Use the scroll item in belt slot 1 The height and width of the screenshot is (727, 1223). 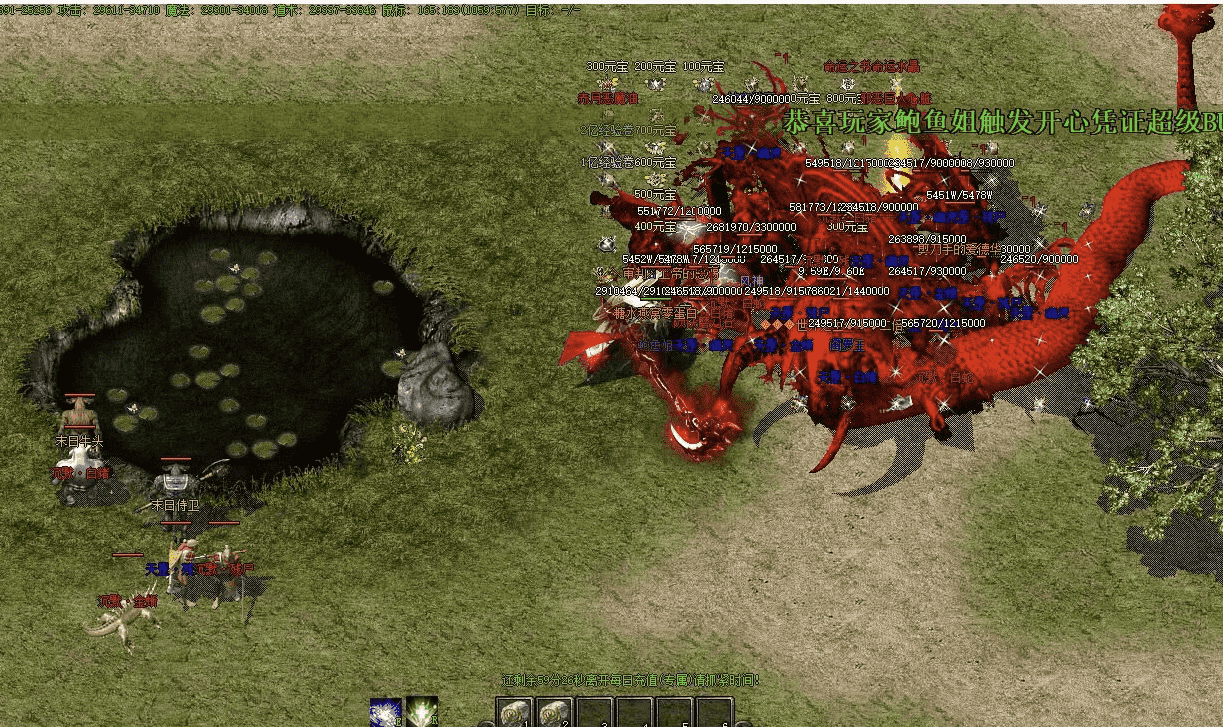click(515, 712)
